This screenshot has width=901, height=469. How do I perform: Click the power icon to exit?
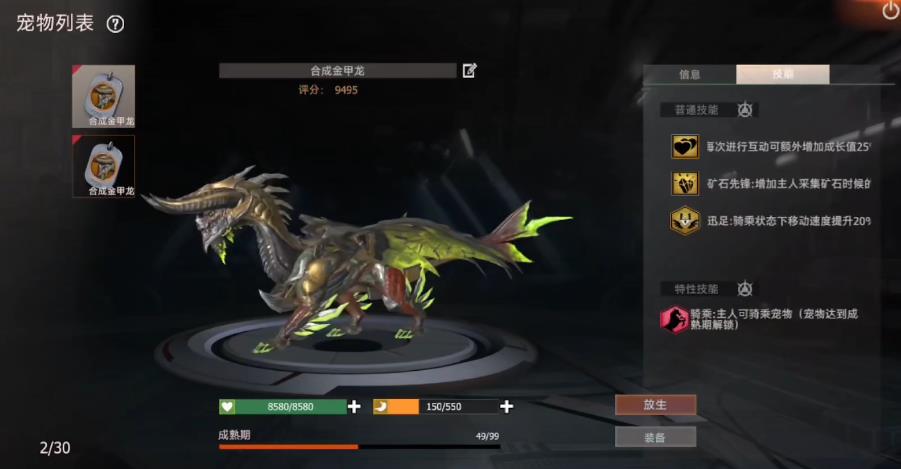890,11
